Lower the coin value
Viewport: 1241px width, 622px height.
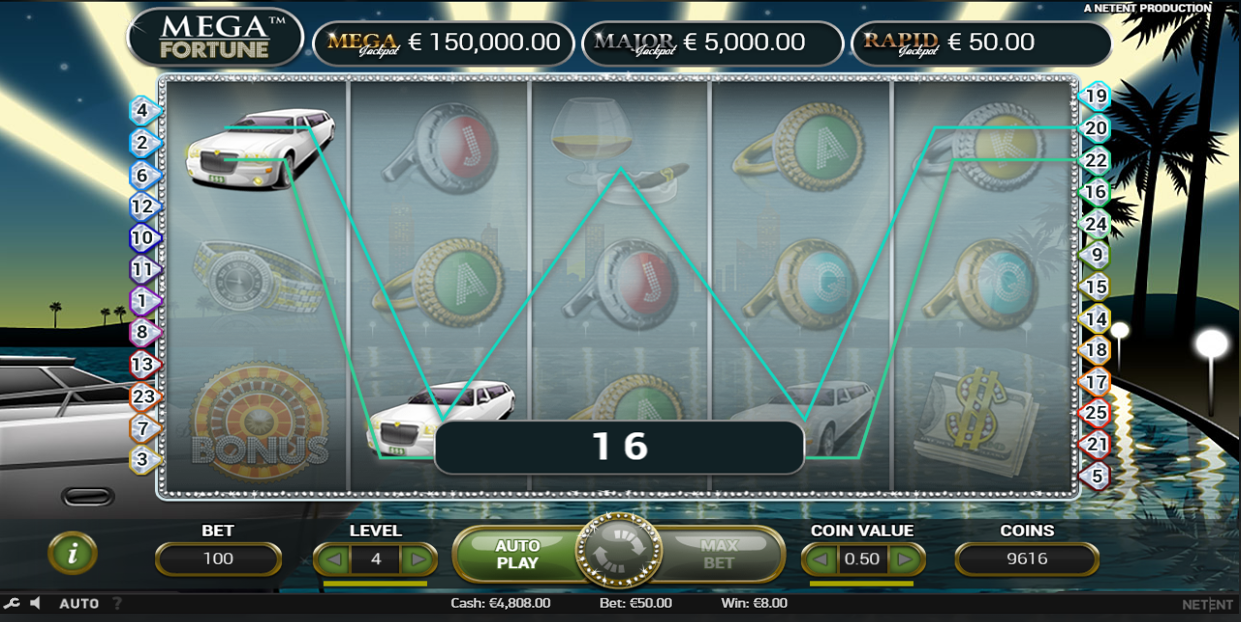pos(820,559)
